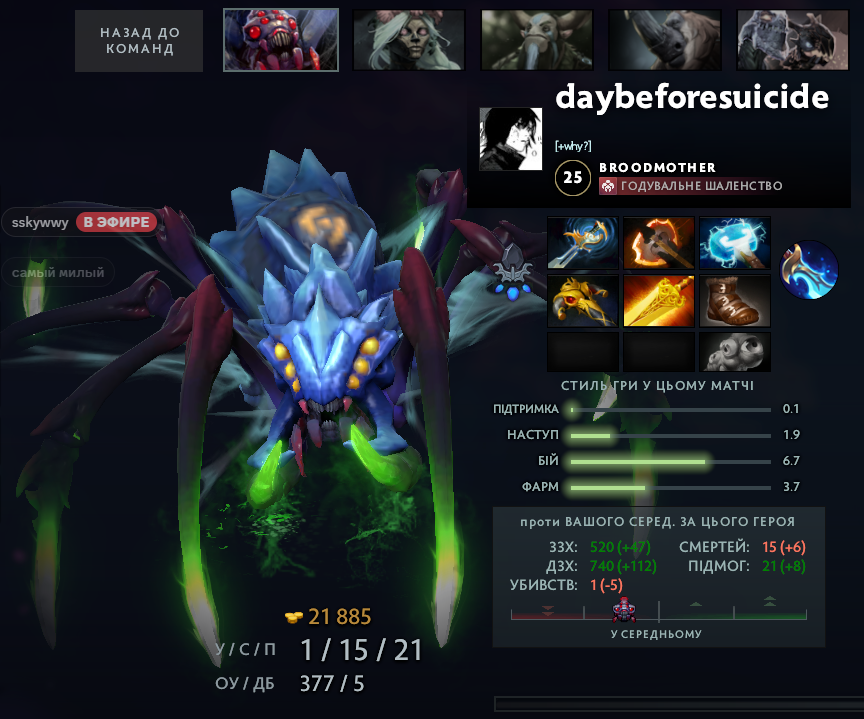Select the 'самый милый' player label
Screen dimensions: 864x719
pos(58,272)
